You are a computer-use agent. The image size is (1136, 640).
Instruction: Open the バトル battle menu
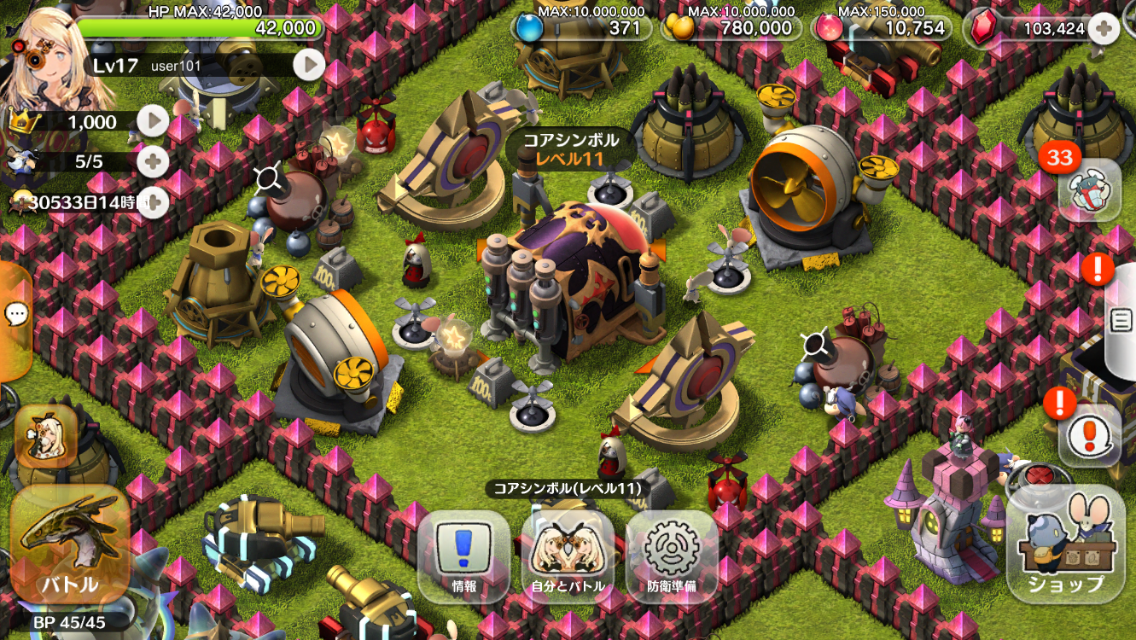[68, 547]
